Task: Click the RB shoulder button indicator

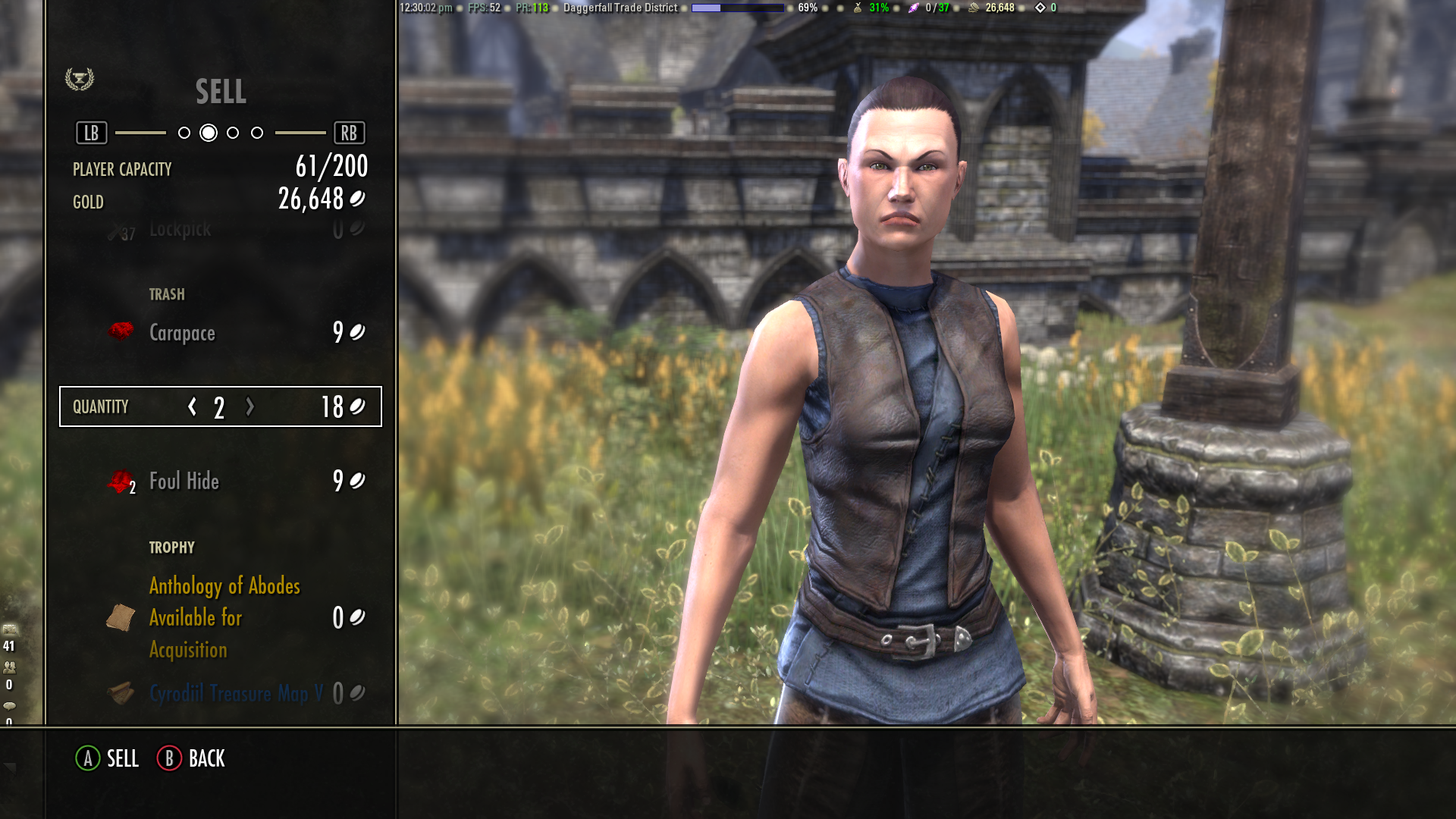Action: pos(351,132)
